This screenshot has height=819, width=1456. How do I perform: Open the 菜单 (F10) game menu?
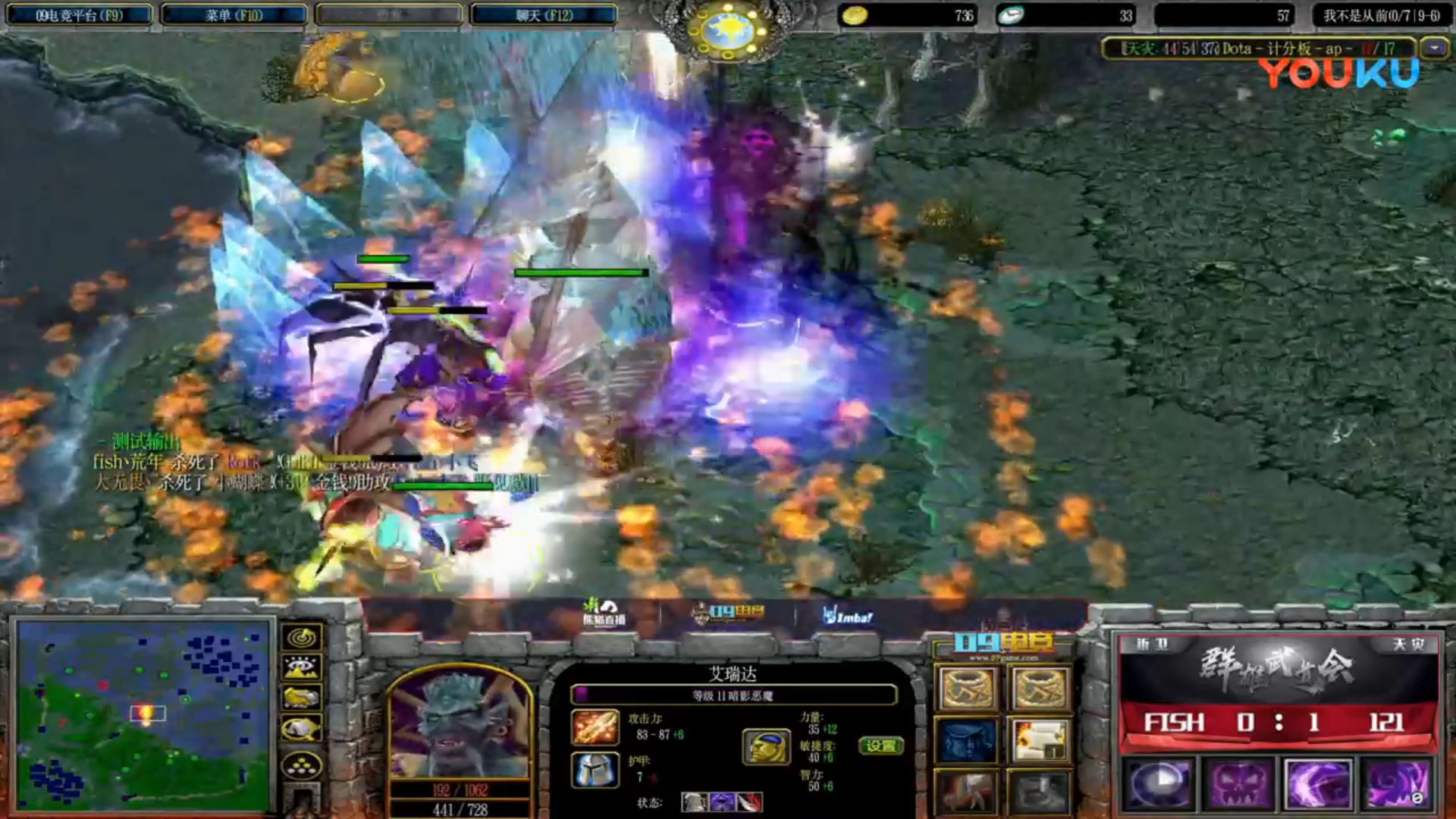pyautogui.click(x=234, y=15)
